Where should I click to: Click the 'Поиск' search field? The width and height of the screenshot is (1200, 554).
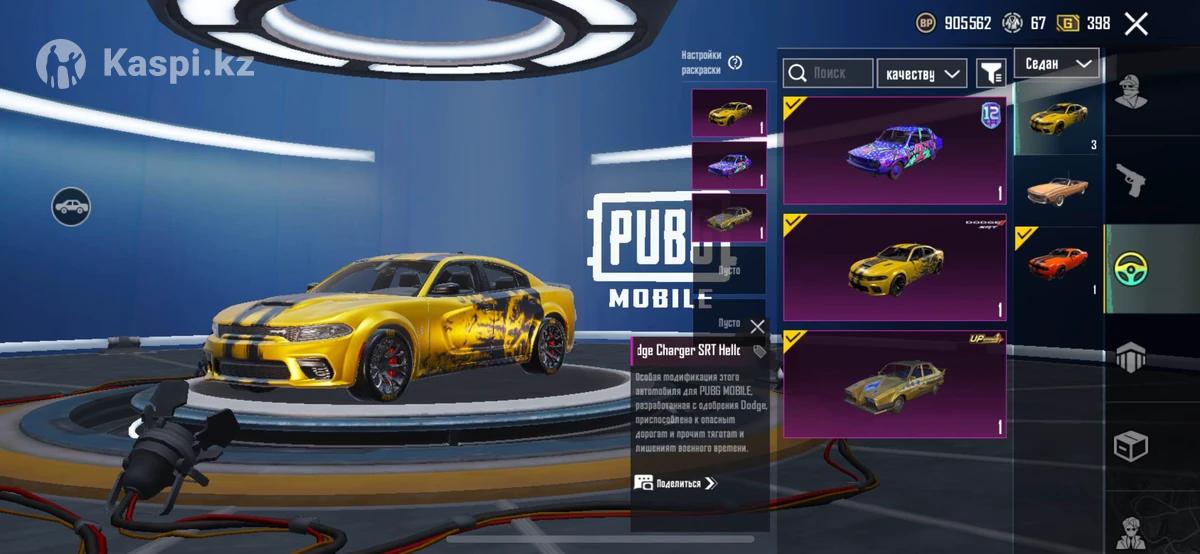point(828,73)
